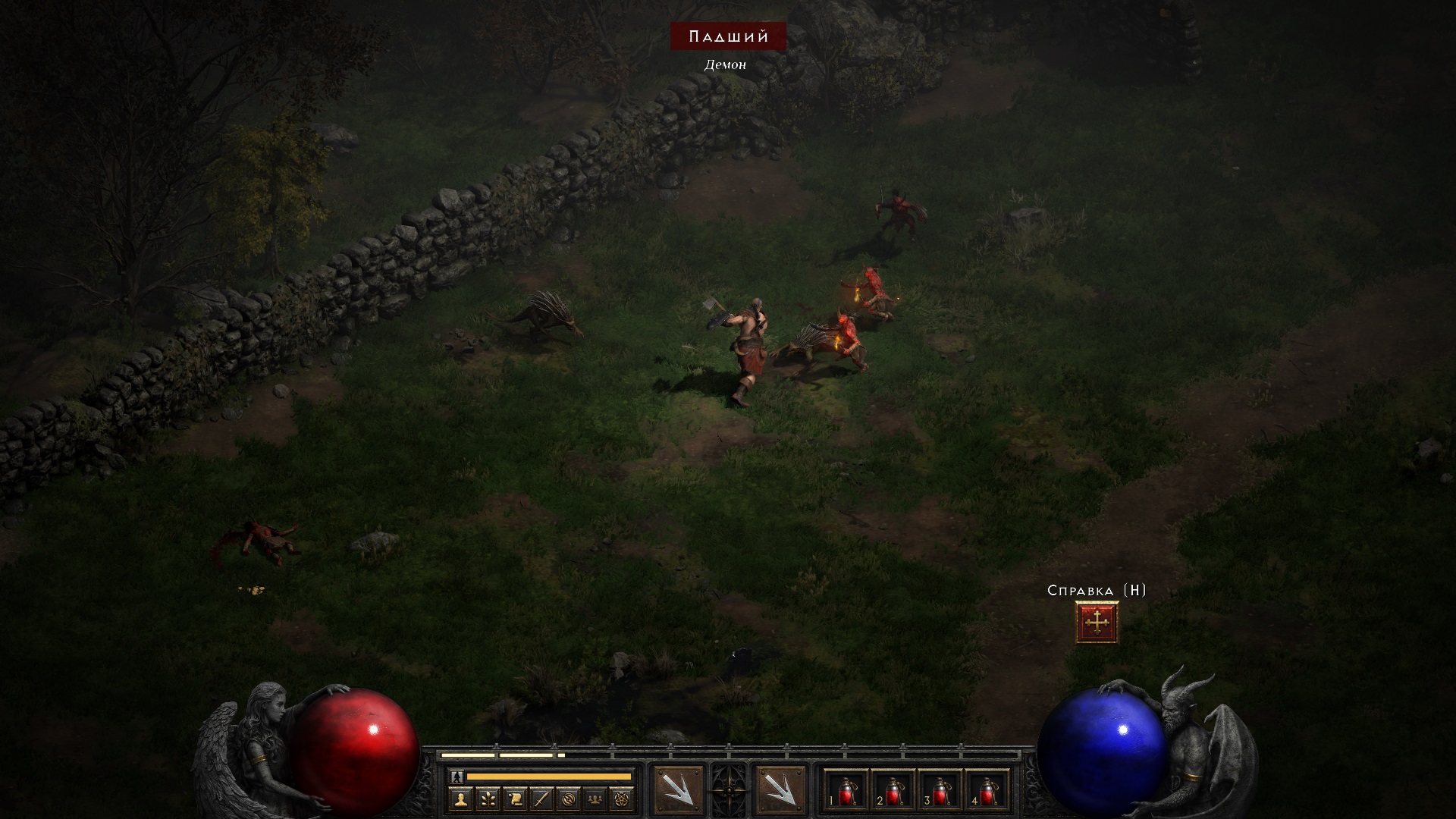The image size is (1456, 819).
Task: Click the sword icon in the mini panel
Action: [x=541, y=799]
